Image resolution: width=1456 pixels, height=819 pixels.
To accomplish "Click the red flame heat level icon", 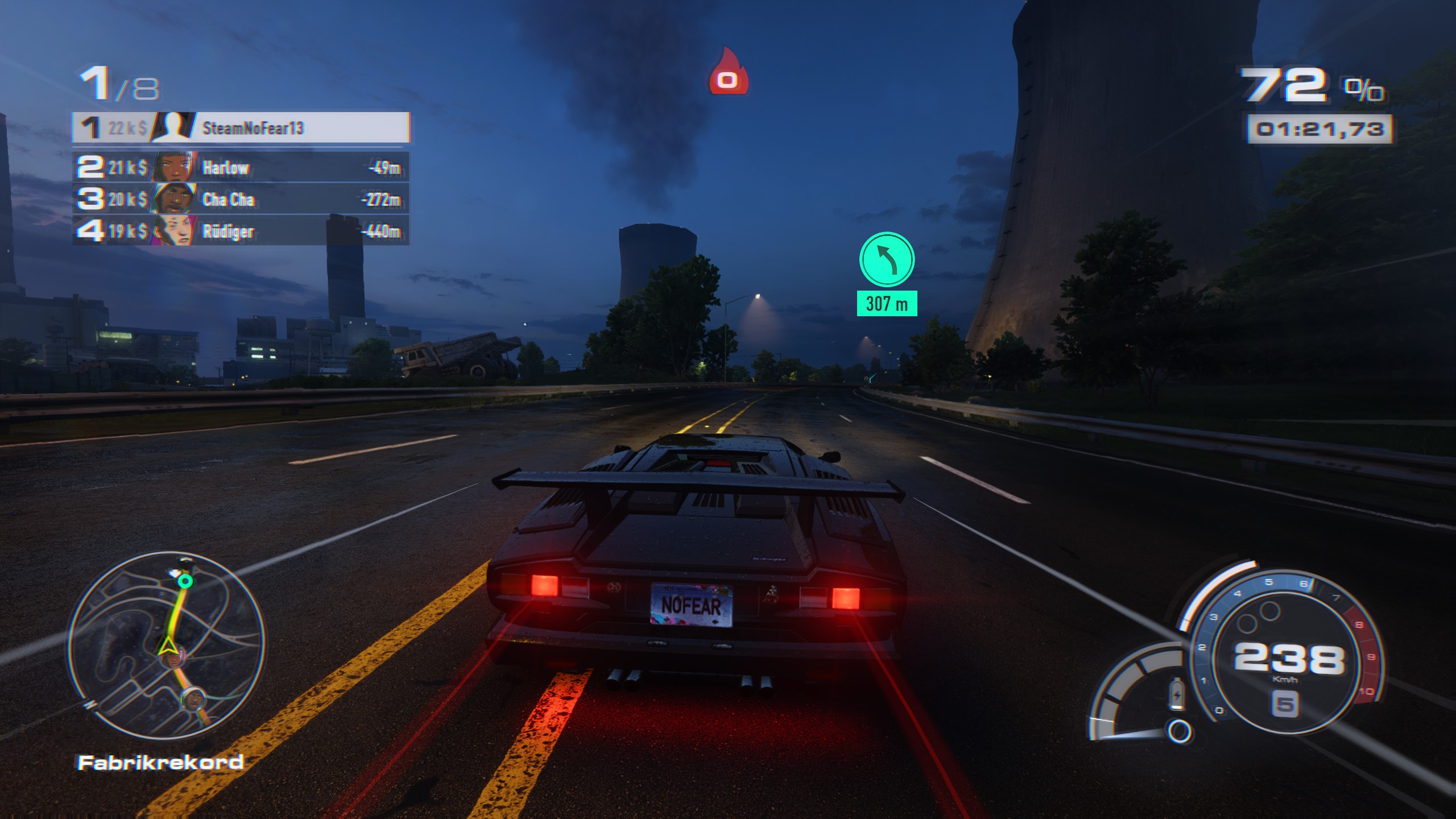I will pyautogui.click(x=727, y=73).
